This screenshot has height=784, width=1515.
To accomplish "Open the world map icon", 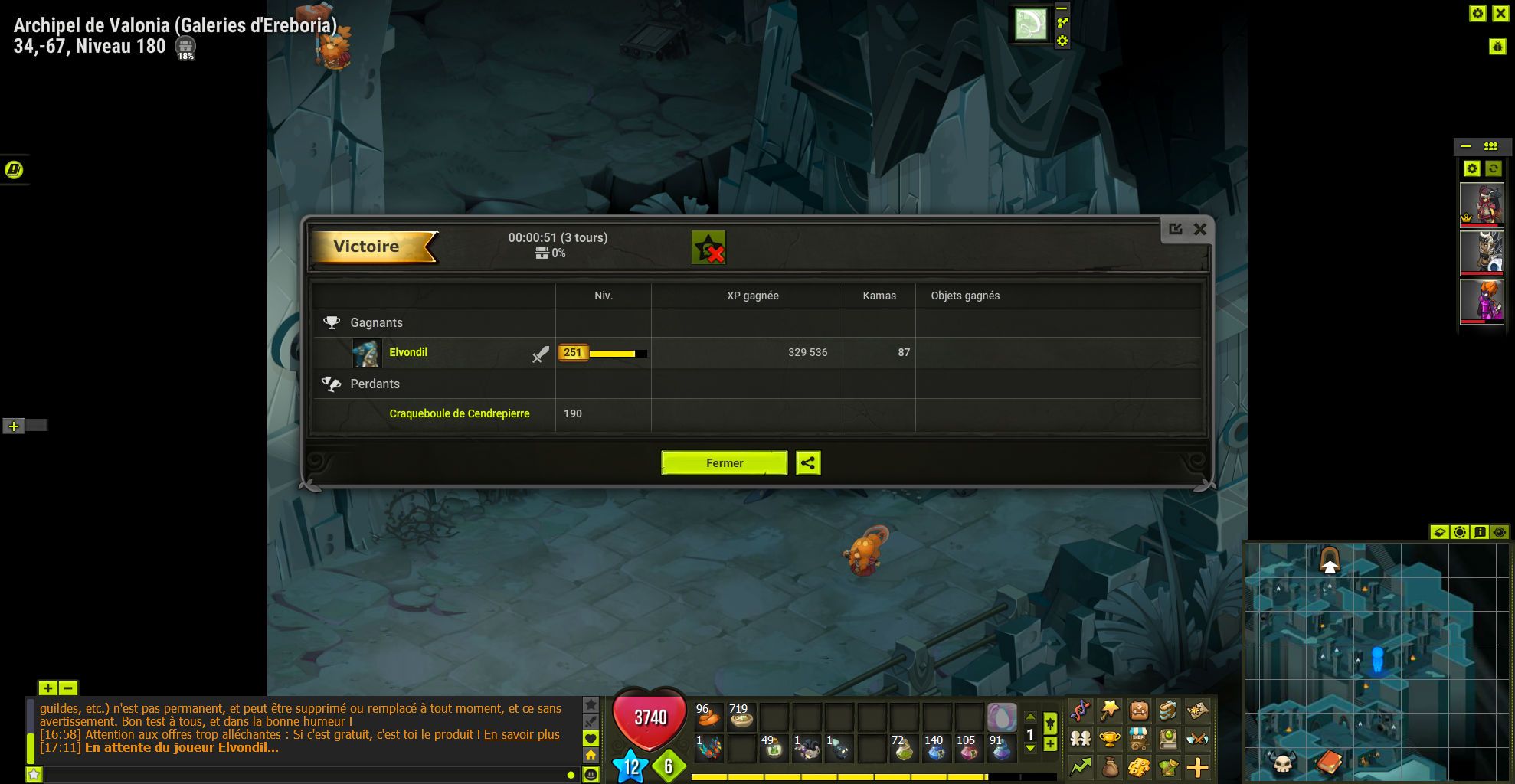I will pyautogui.click(x=1196, y=708).
